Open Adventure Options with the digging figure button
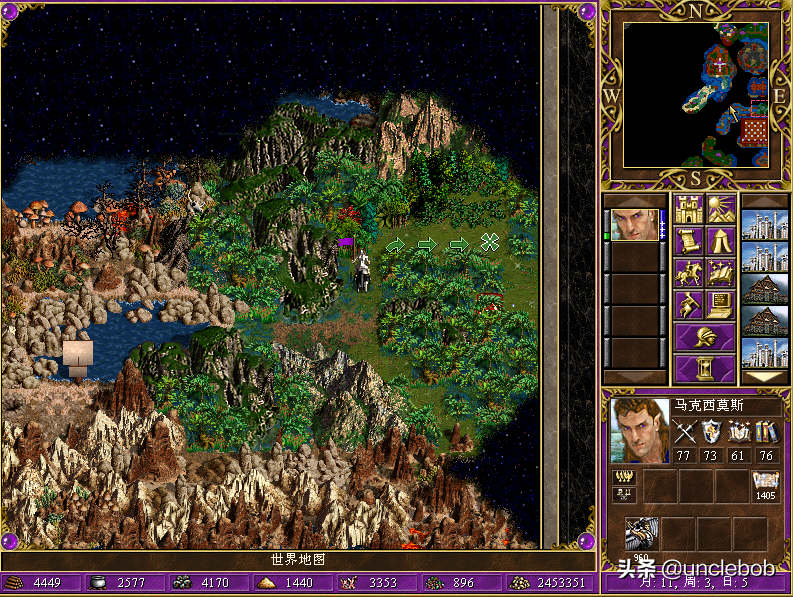This screenshot has height=597, width=793. (x=688, y=304)
